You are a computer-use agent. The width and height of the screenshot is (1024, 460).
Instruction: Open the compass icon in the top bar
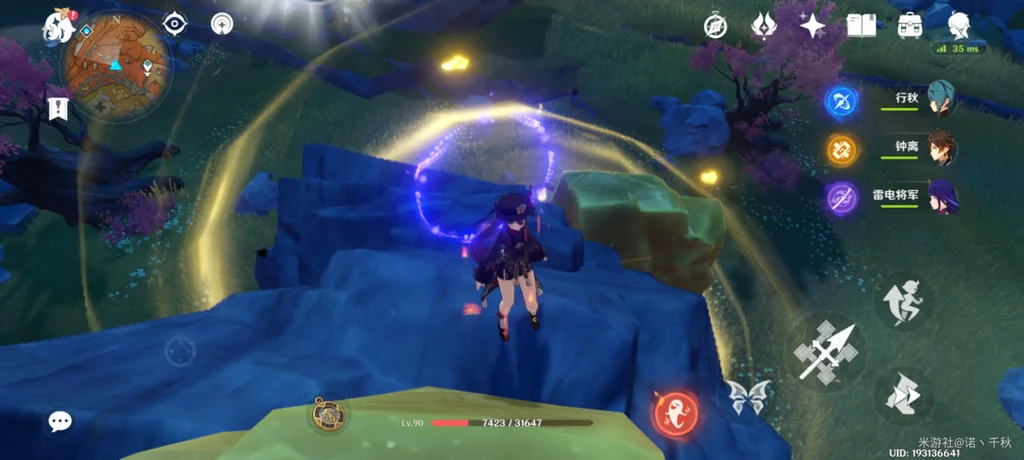tap(714, 26)
